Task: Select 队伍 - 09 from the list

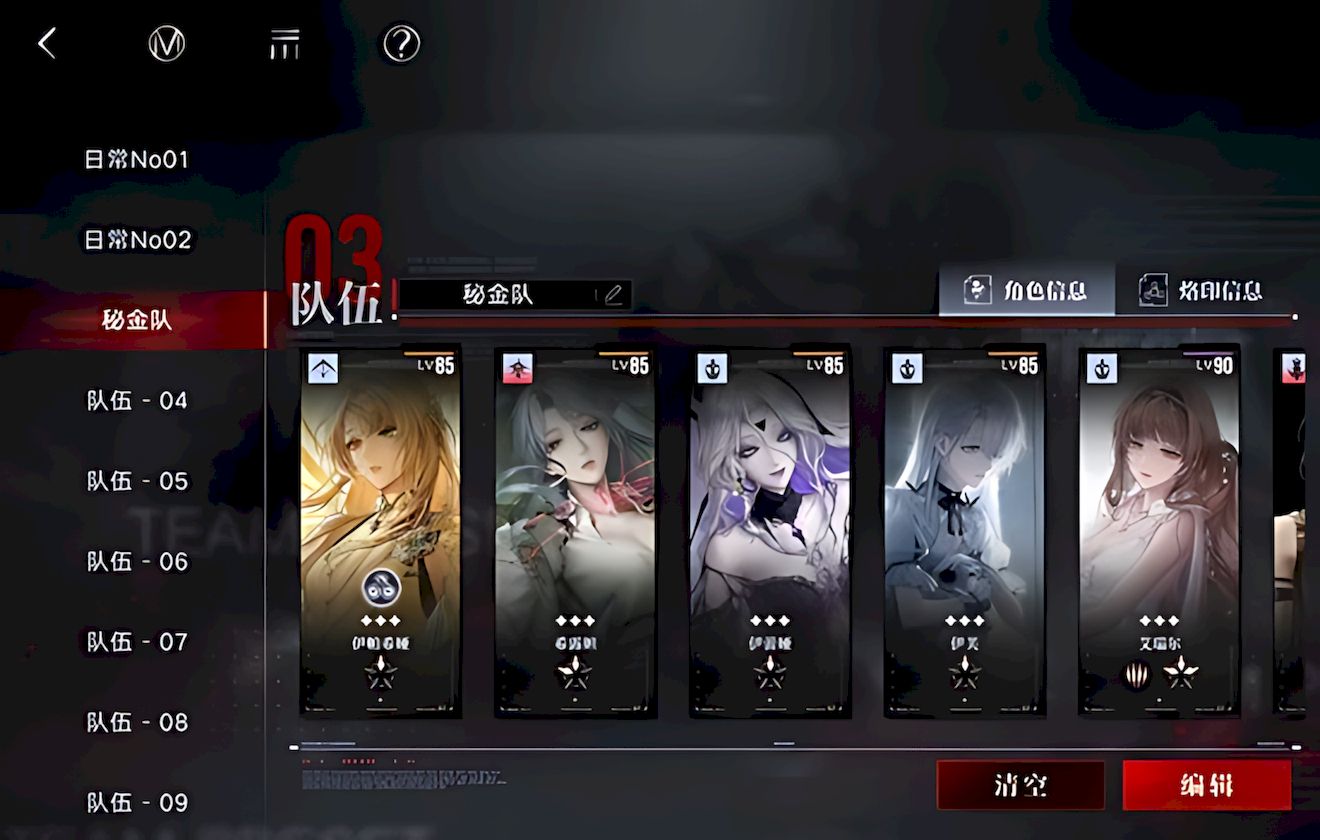Action: coord(137,802)
